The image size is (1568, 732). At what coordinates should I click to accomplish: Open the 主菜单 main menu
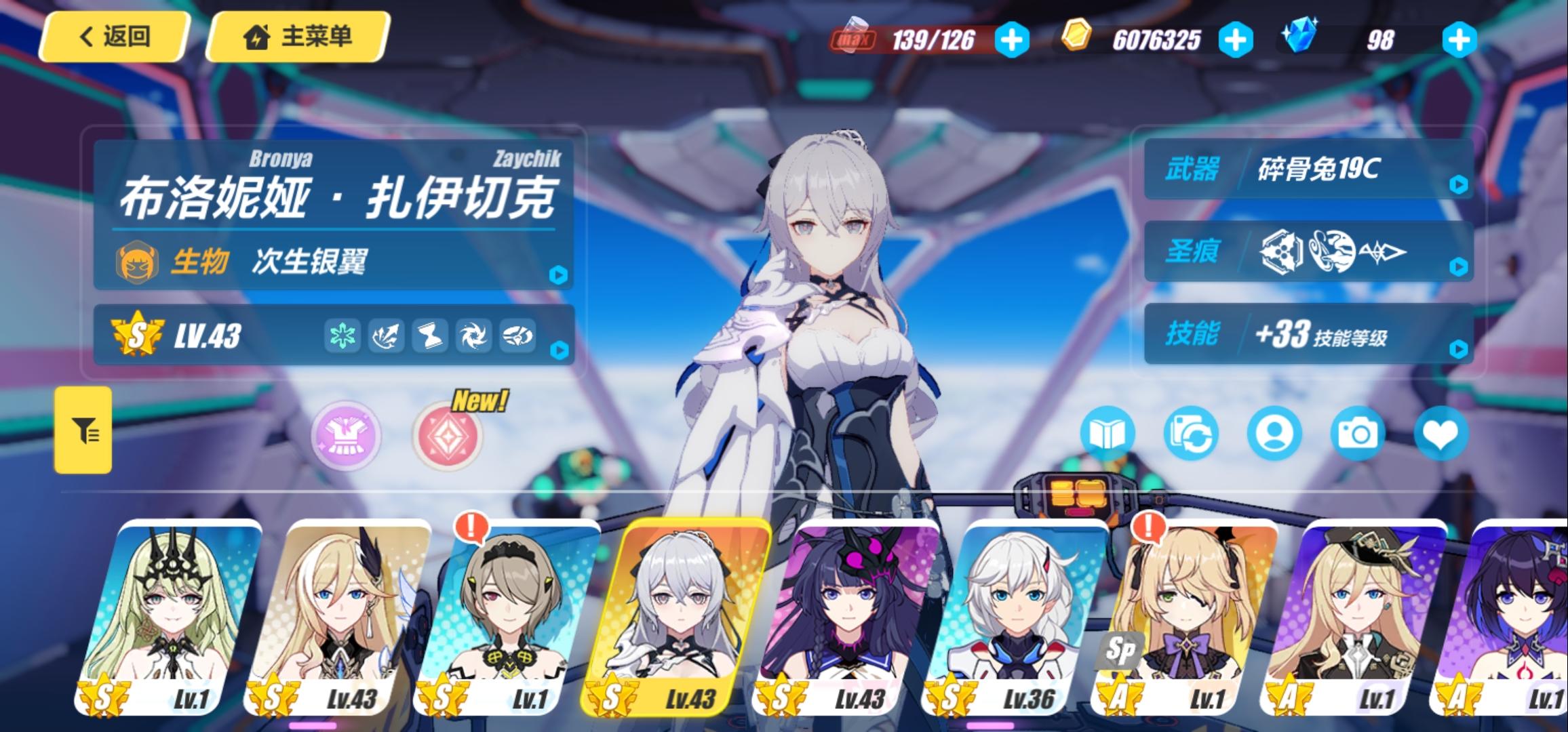click(296, 39)
